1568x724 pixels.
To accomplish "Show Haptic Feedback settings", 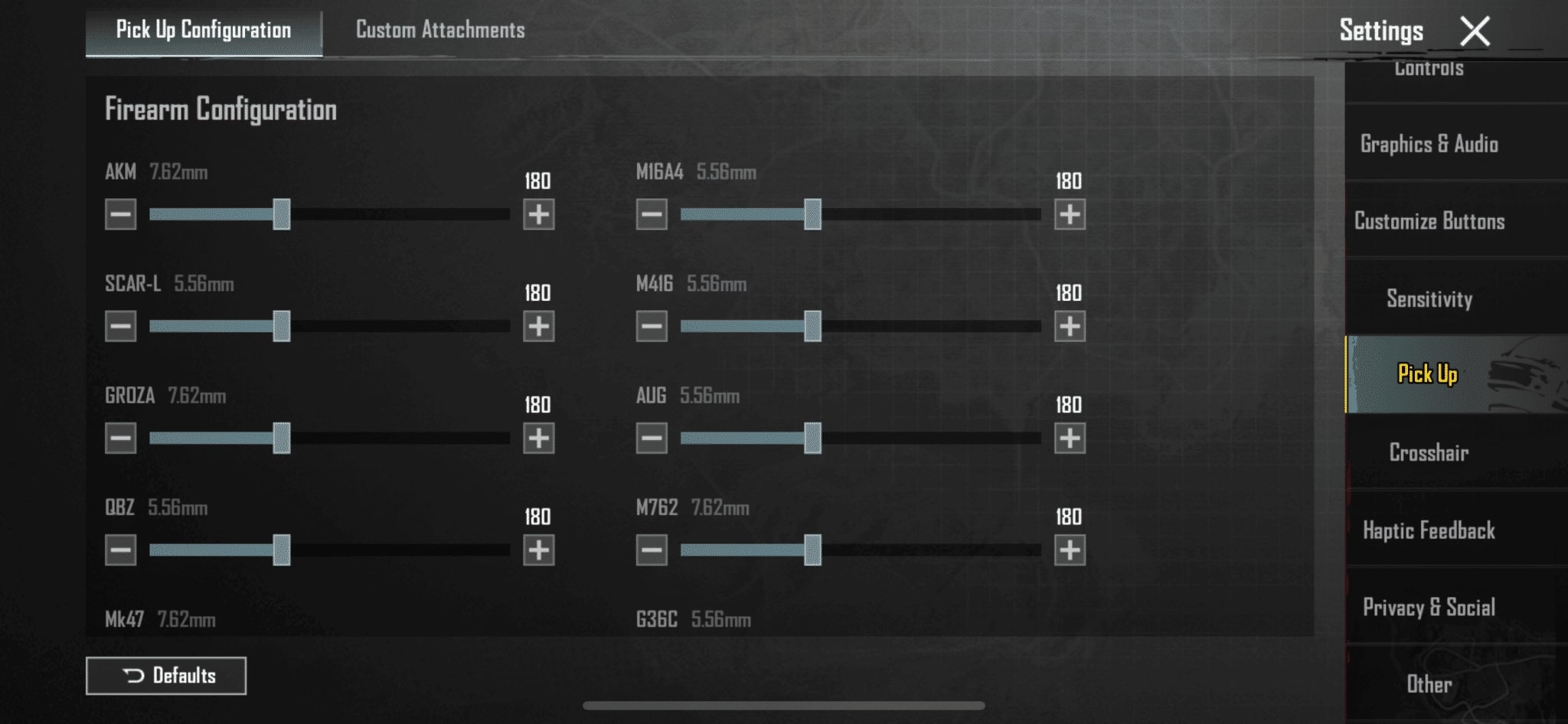I will 1429,530.
